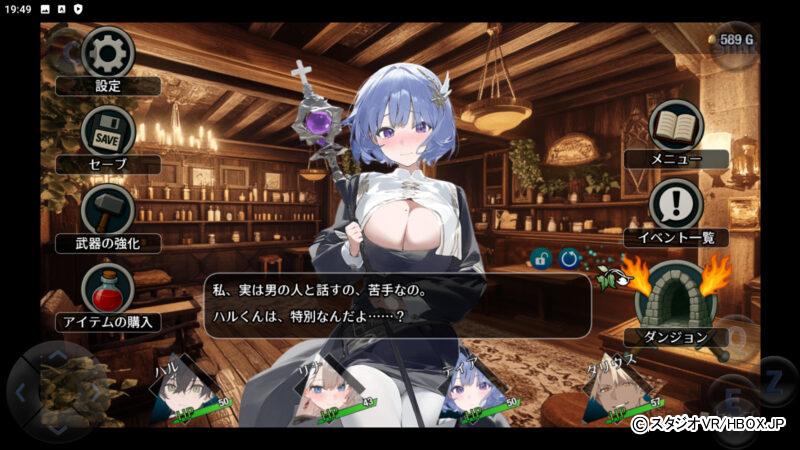Open the メニュー book menu
The height and width of the screenshot is (450, 800).
676,126
